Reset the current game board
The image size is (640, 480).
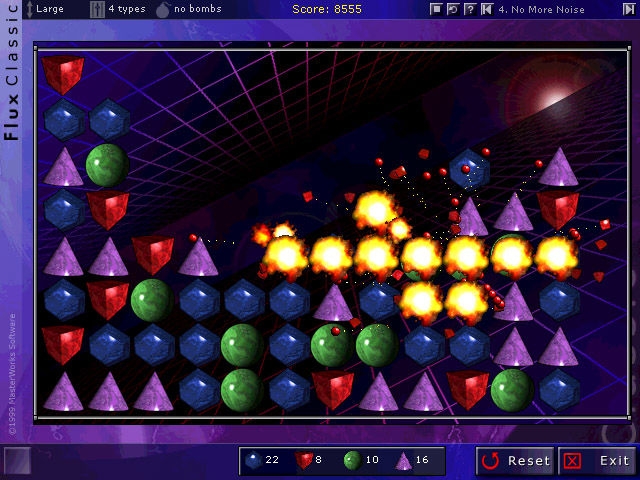pos(516,461)
